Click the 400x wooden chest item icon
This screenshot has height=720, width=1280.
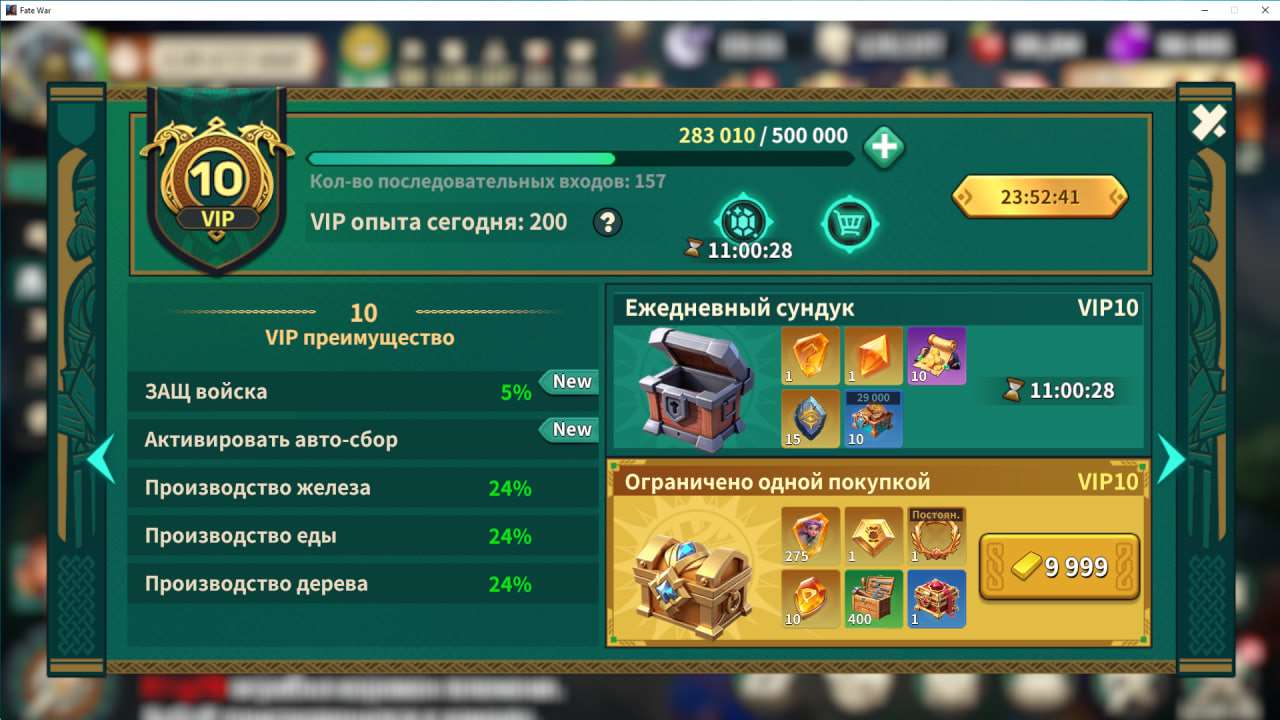coord(873,600)
